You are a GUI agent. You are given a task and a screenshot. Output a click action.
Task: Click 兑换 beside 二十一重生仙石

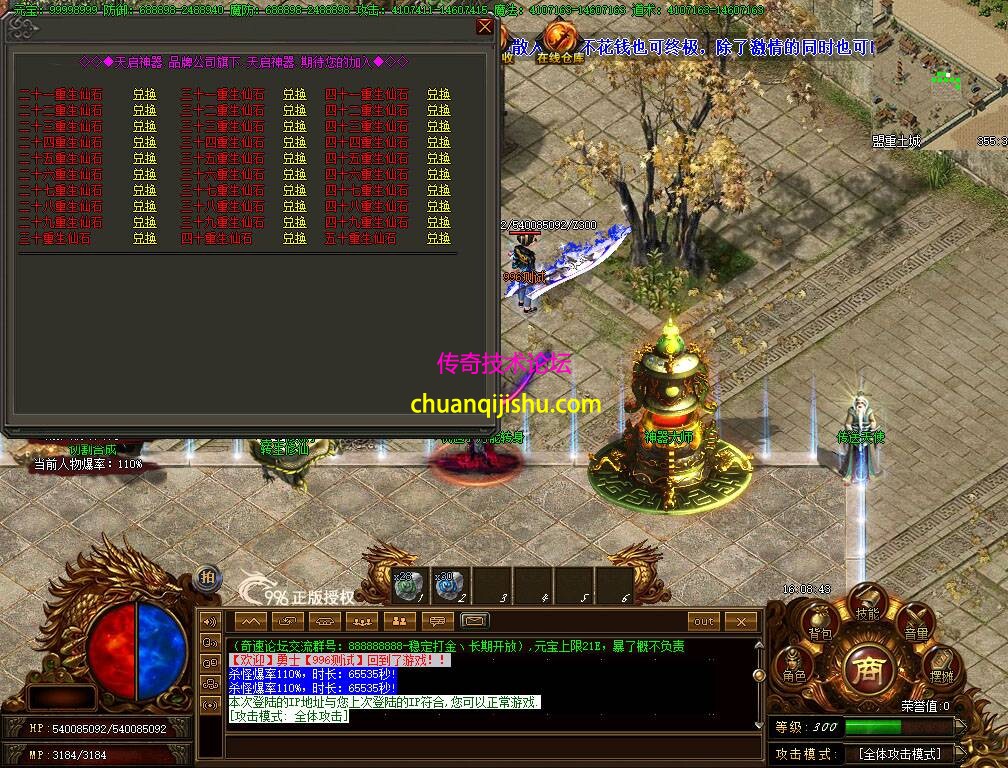145,95
